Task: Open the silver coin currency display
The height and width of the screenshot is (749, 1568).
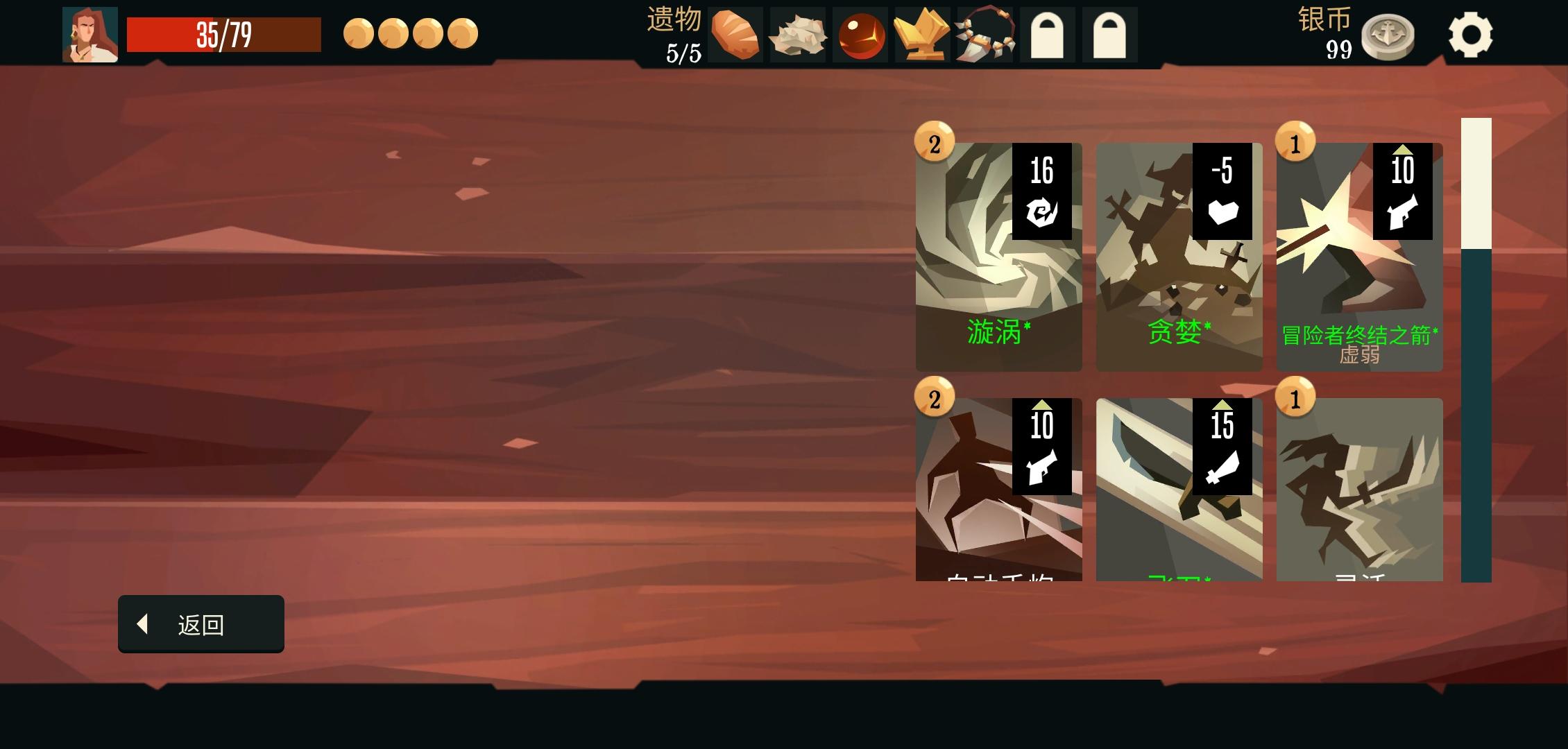Action: click(x=1386, y=38)
